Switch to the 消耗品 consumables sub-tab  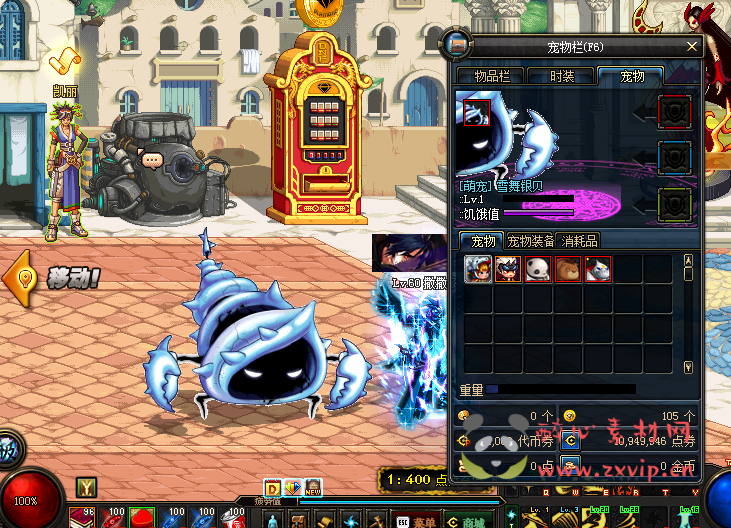[x=580, y=241]
